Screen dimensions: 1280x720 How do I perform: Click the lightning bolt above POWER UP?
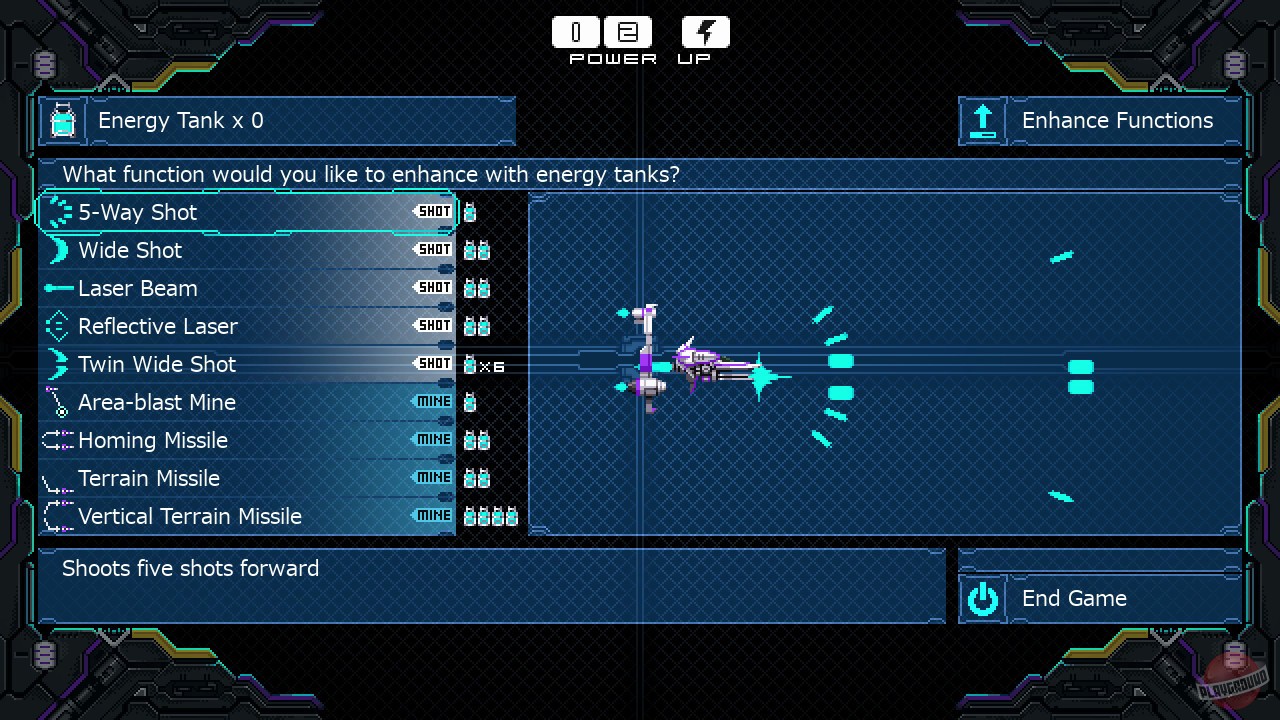tap(705, 31)
